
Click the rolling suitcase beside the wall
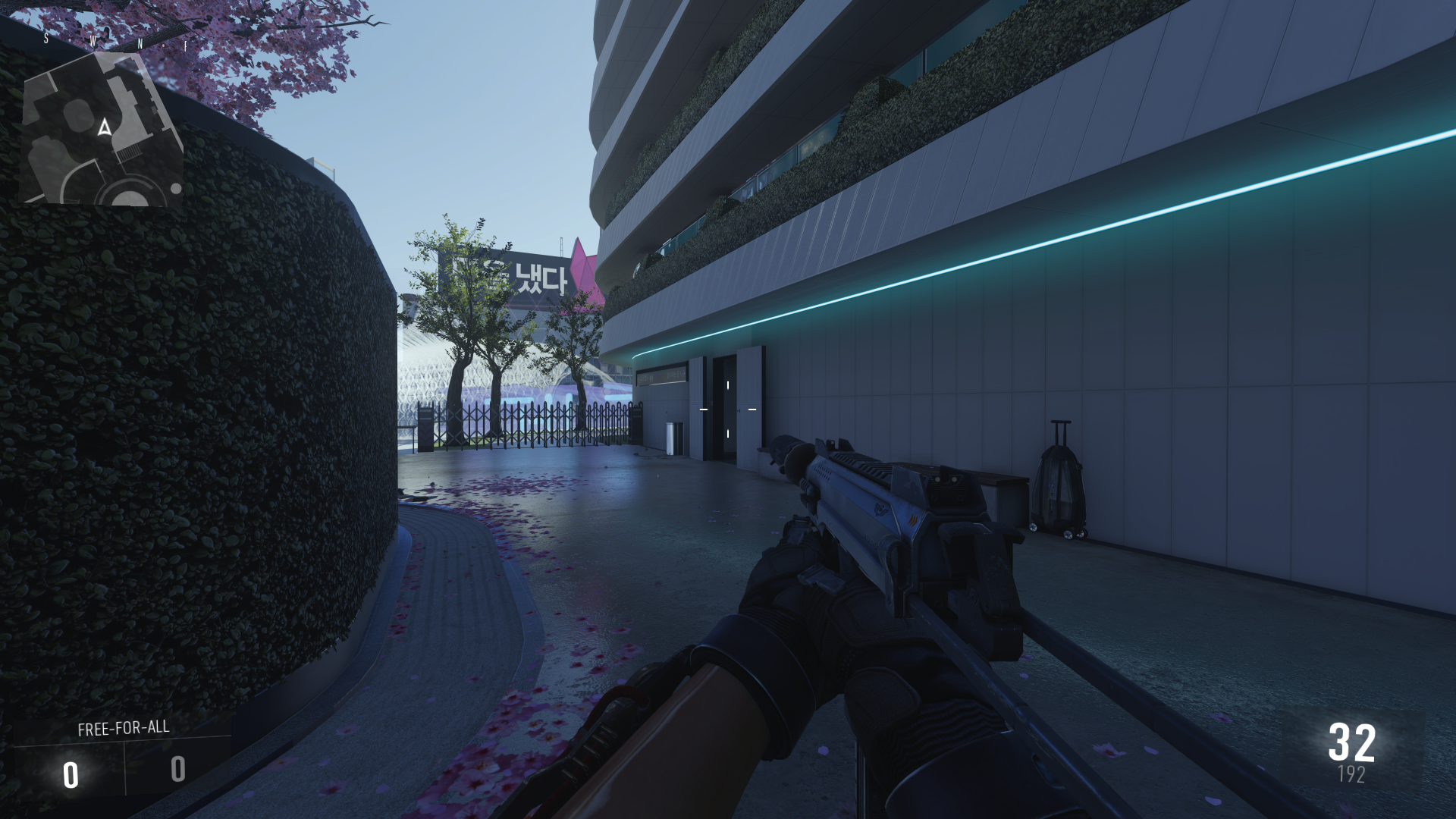[x=1059, y=485]
